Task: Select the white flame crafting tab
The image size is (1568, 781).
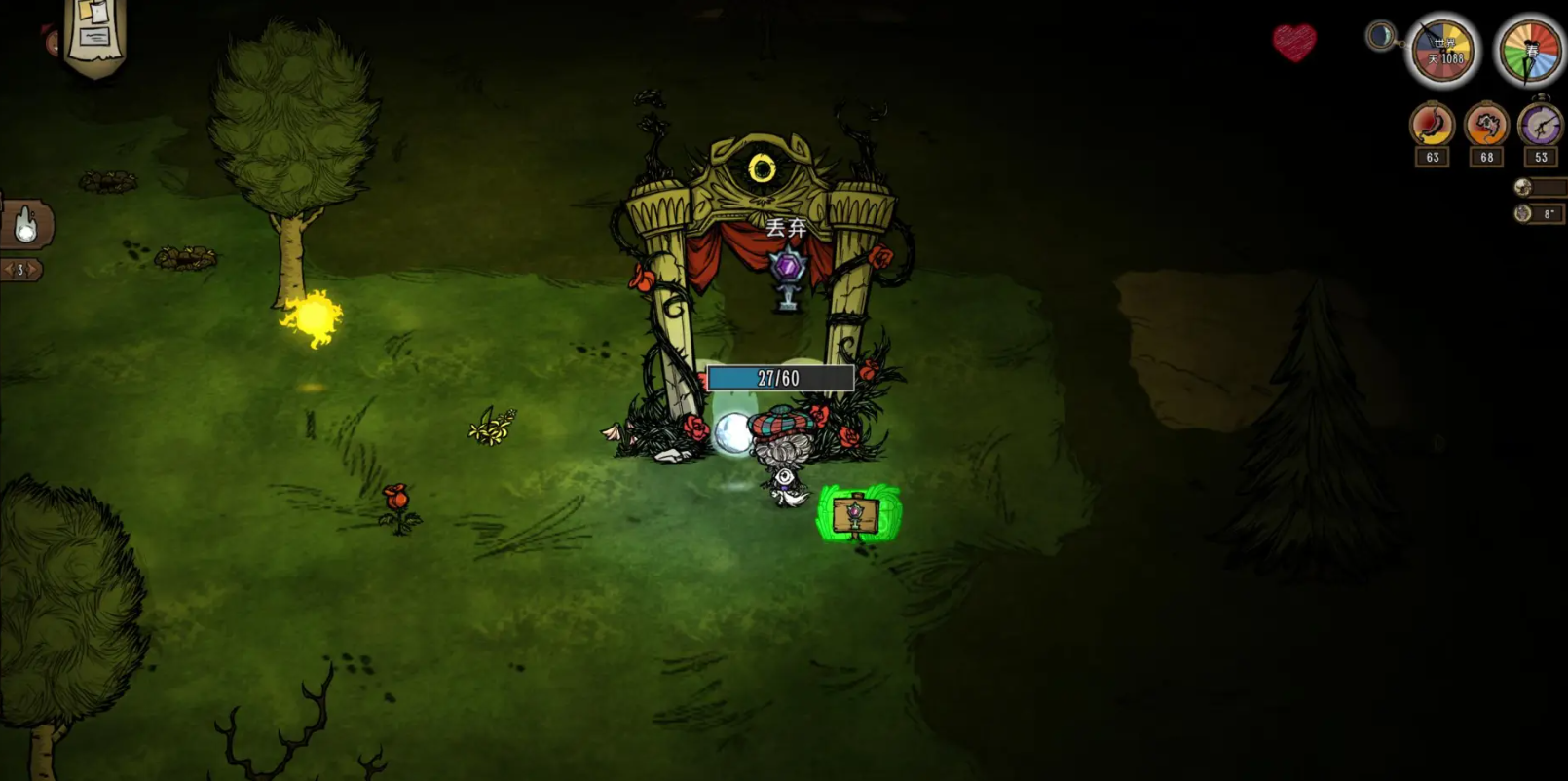Action: pyautogui.click(x=27, y=225)
